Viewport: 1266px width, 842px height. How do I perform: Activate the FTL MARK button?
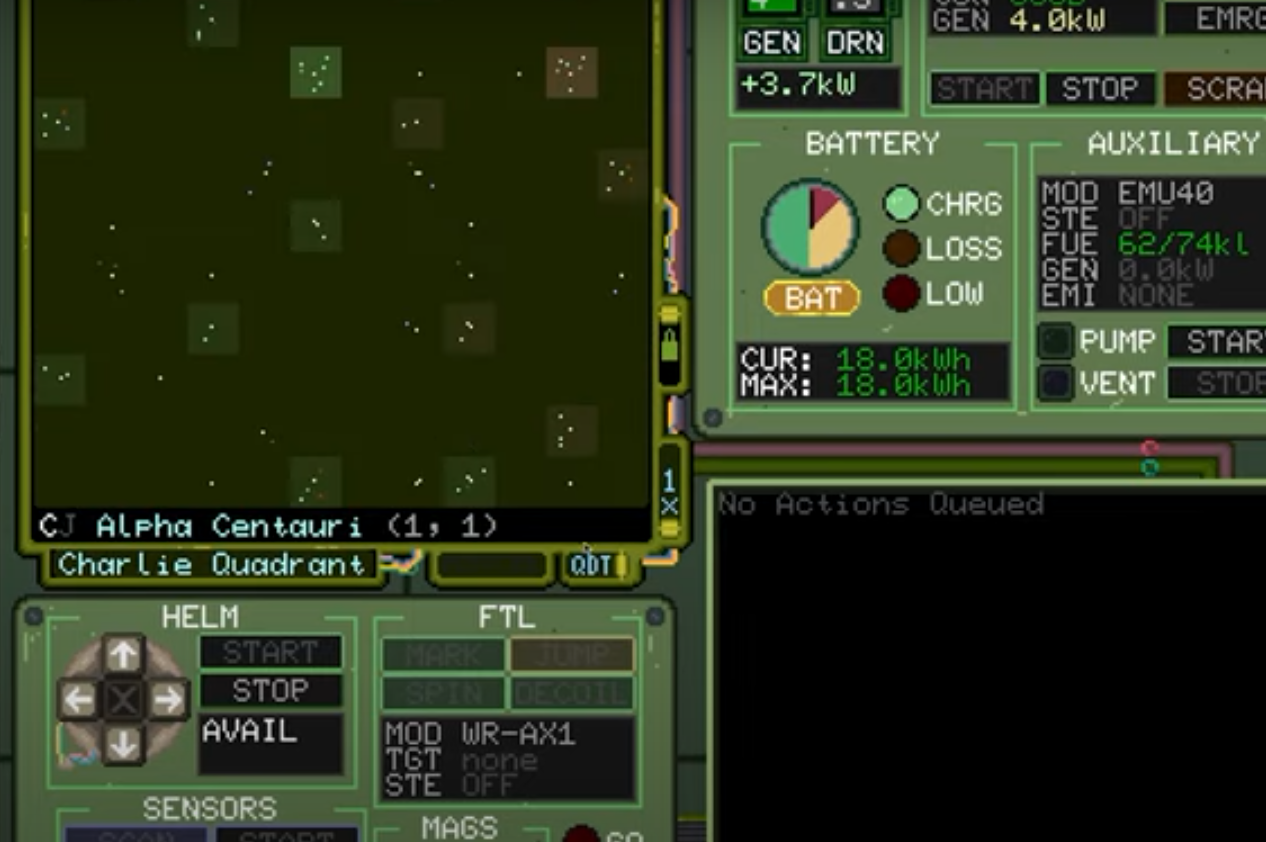click(x=443, y=656)
